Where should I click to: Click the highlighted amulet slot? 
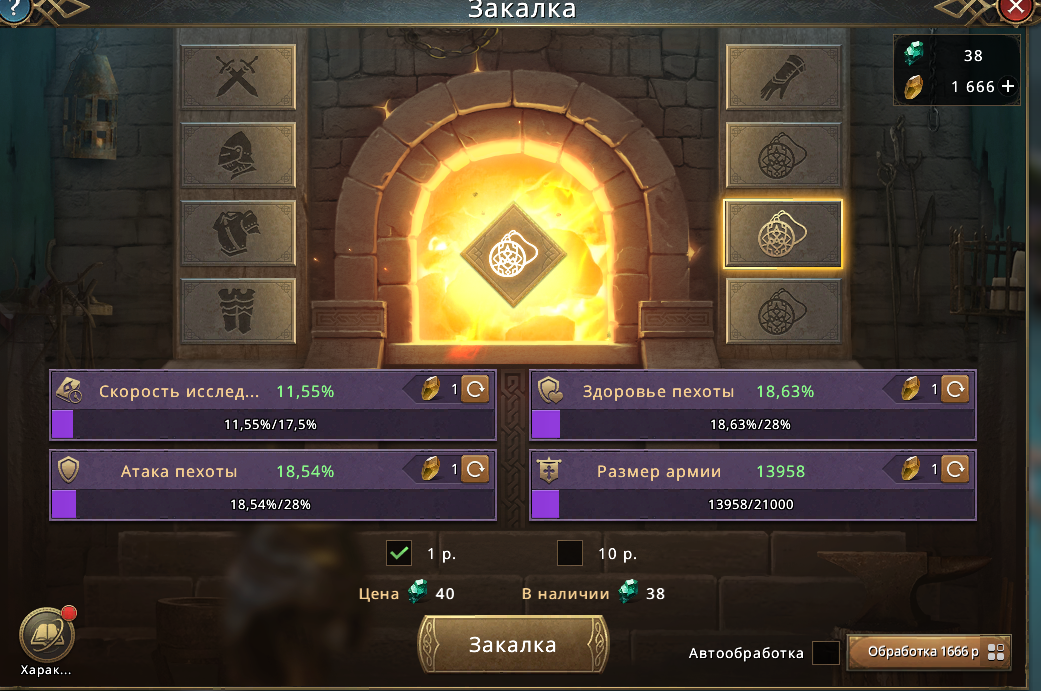pyautogui.click(x=783, y=233)
